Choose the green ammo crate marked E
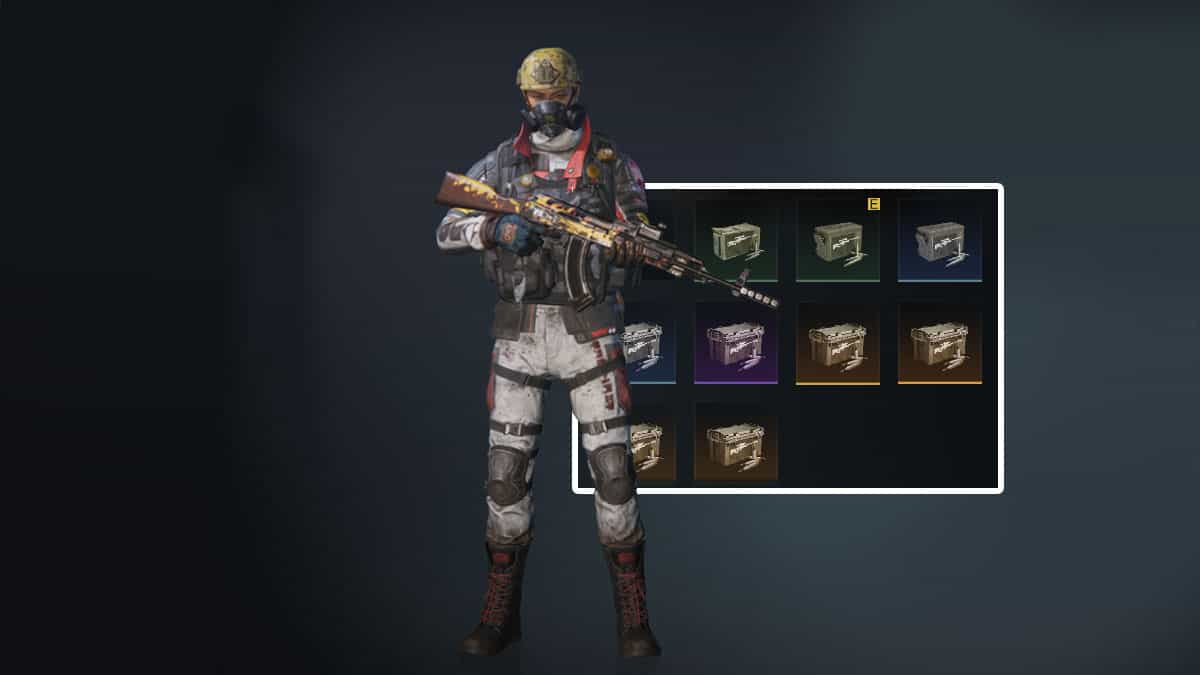The height and width of the screenshot is (675, 1200). click(838, 240)
